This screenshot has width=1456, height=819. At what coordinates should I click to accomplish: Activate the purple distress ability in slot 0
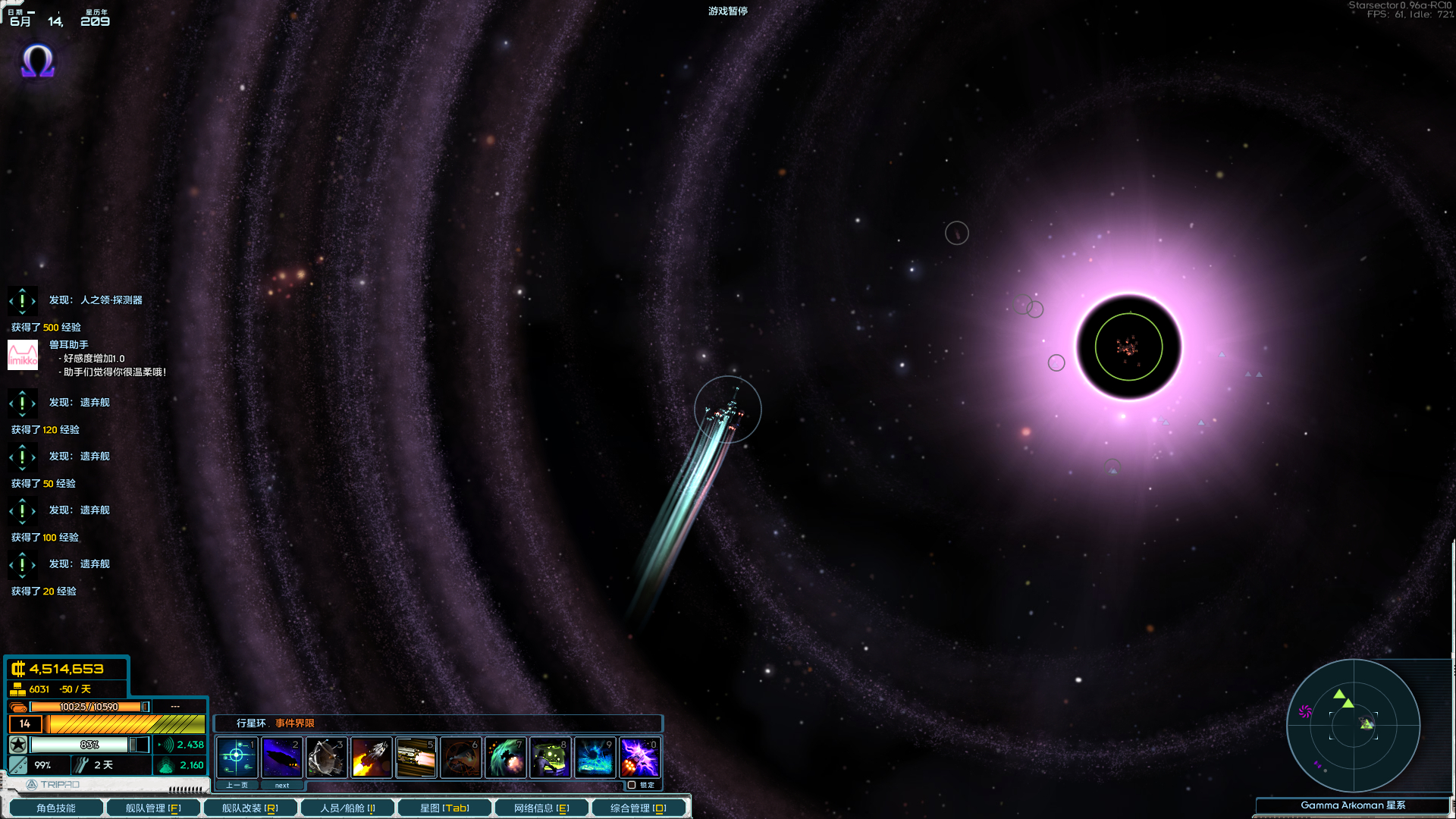pos(640,757)
